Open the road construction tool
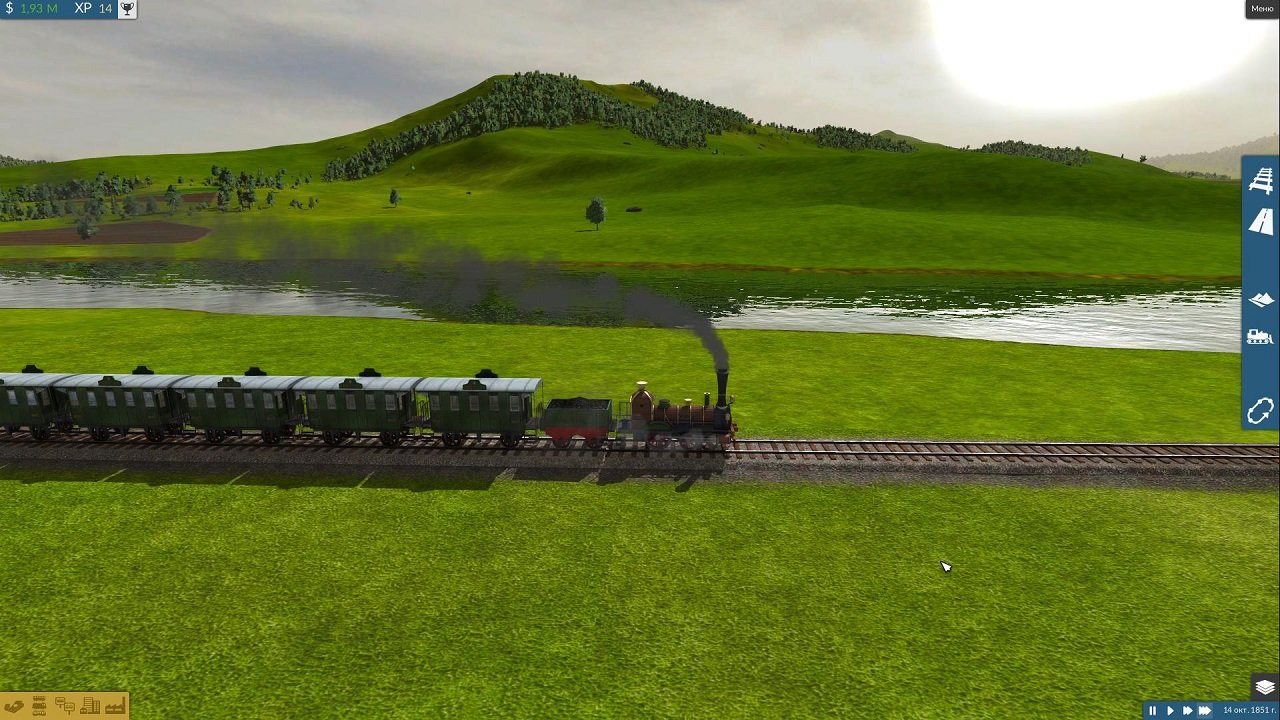Screen dimensions: 1280x720 click(1260, 222)
